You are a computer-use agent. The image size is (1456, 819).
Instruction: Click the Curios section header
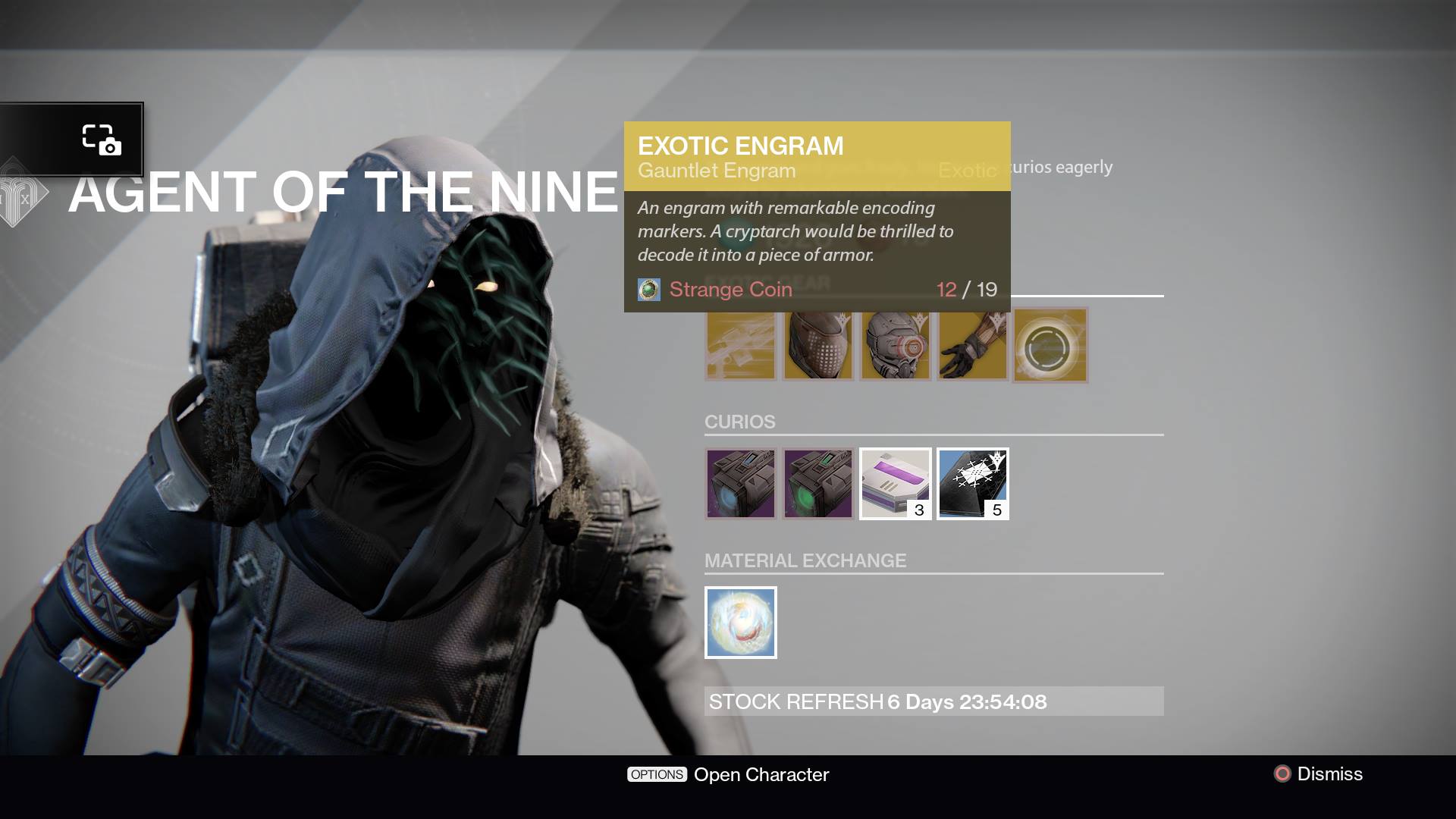(739, 422)
